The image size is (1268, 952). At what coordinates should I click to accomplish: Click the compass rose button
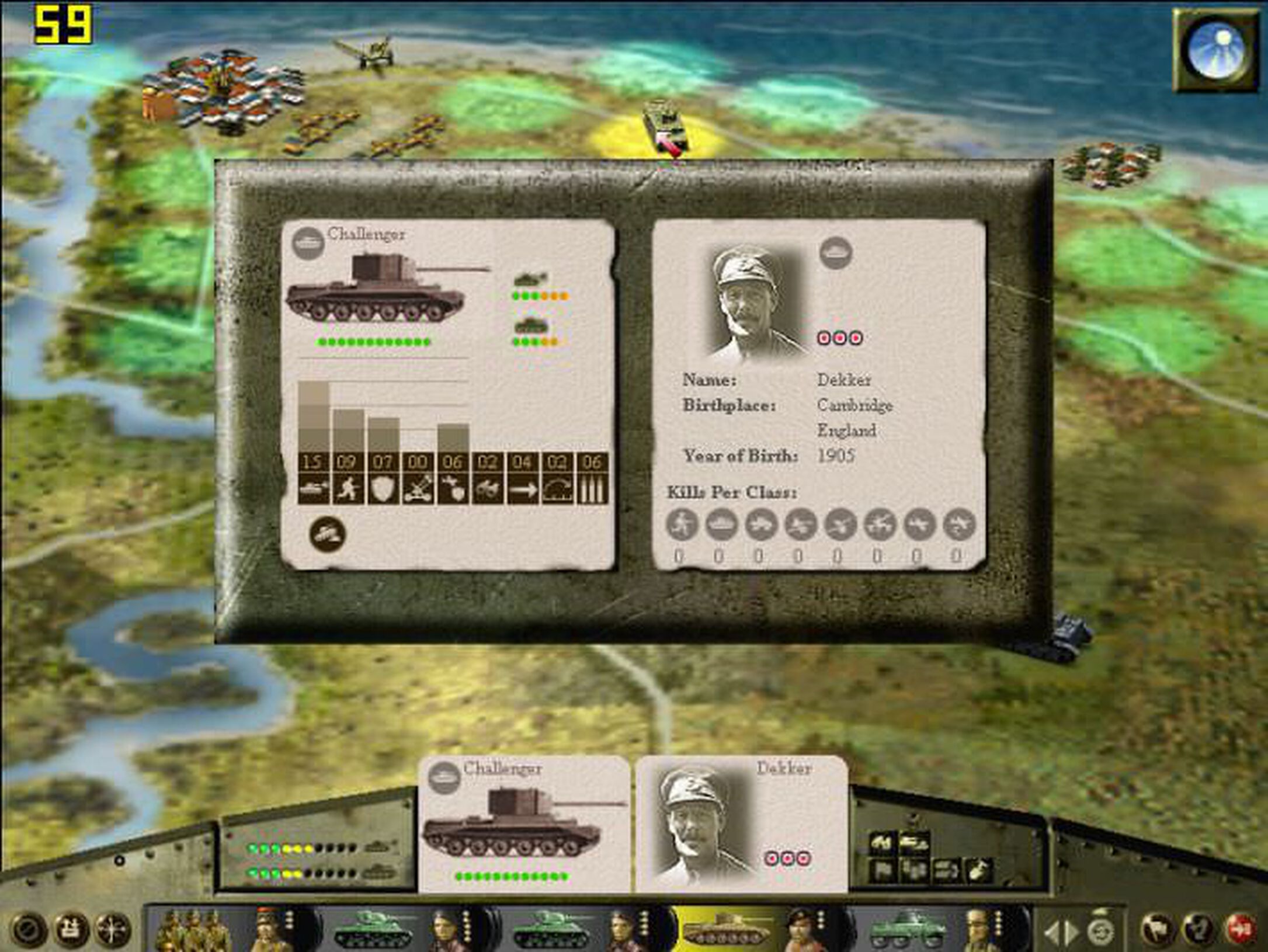click(x=113, y=929)
